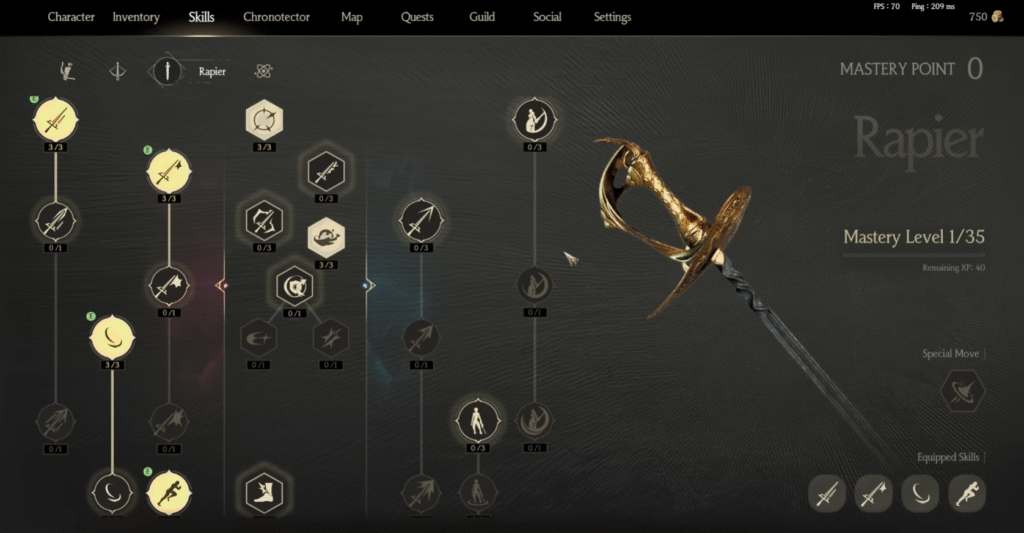The height and width of the screenshot is (533, 1024).
Task: Select the kicking figure slot in Equipped Skills
Action: coord(967,493)
